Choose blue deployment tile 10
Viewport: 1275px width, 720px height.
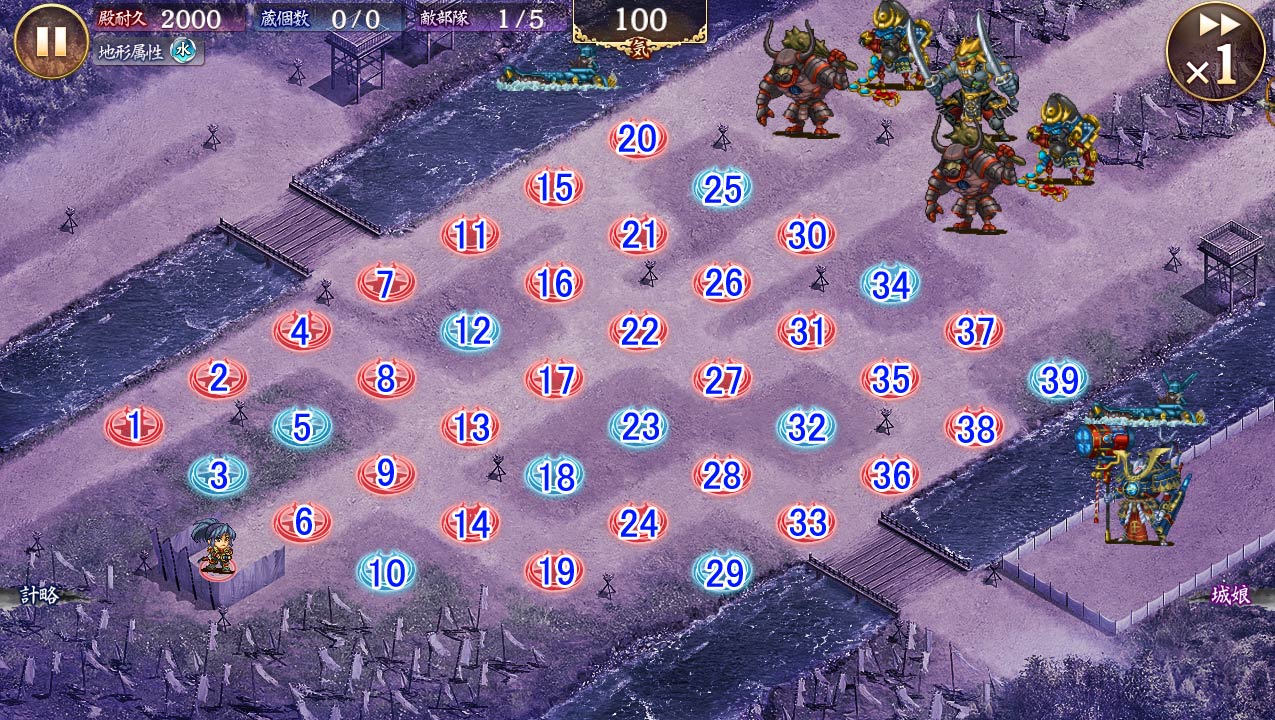click(x=387, y=572)
